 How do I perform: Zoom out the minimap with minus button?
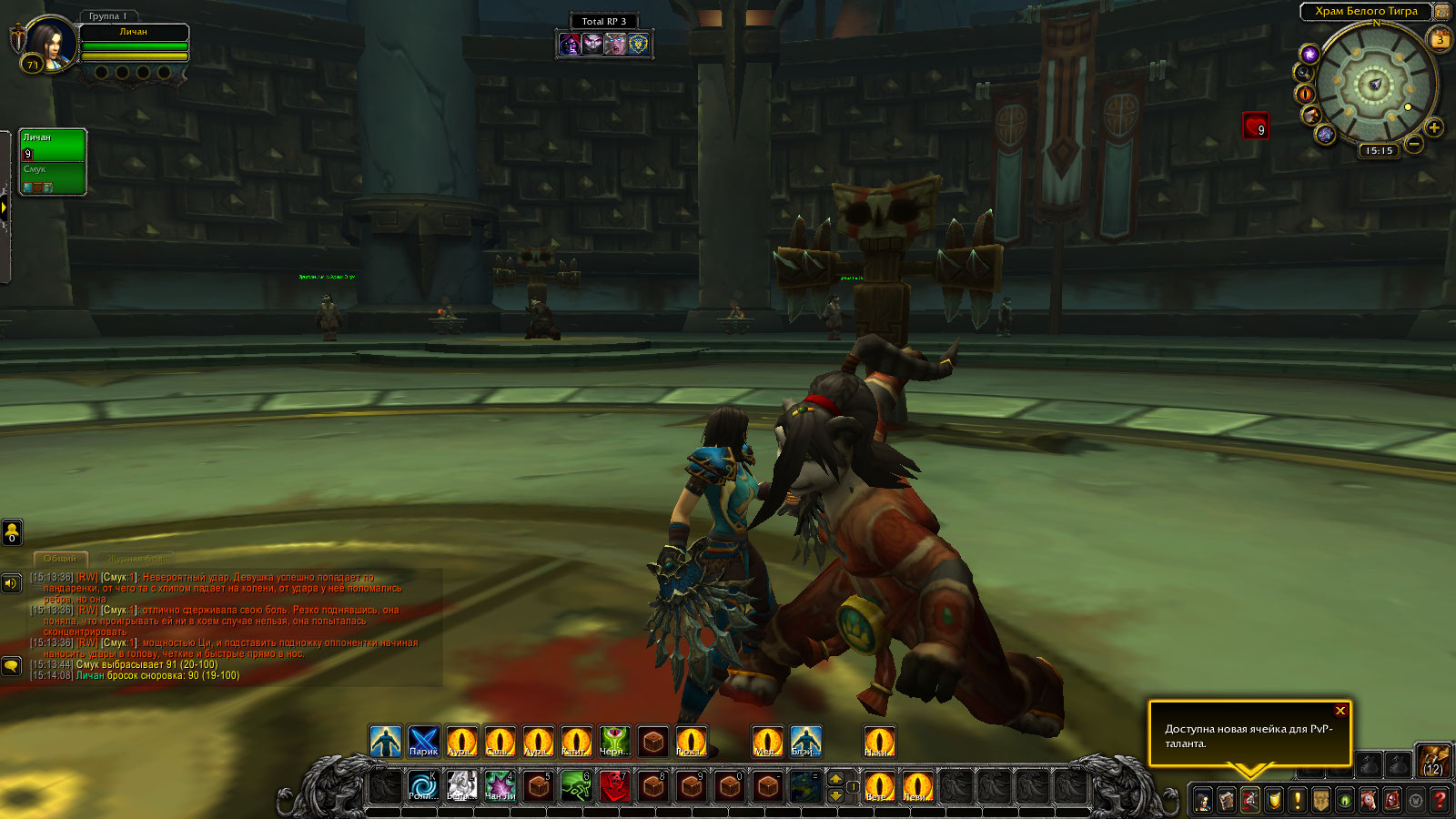1414,144
